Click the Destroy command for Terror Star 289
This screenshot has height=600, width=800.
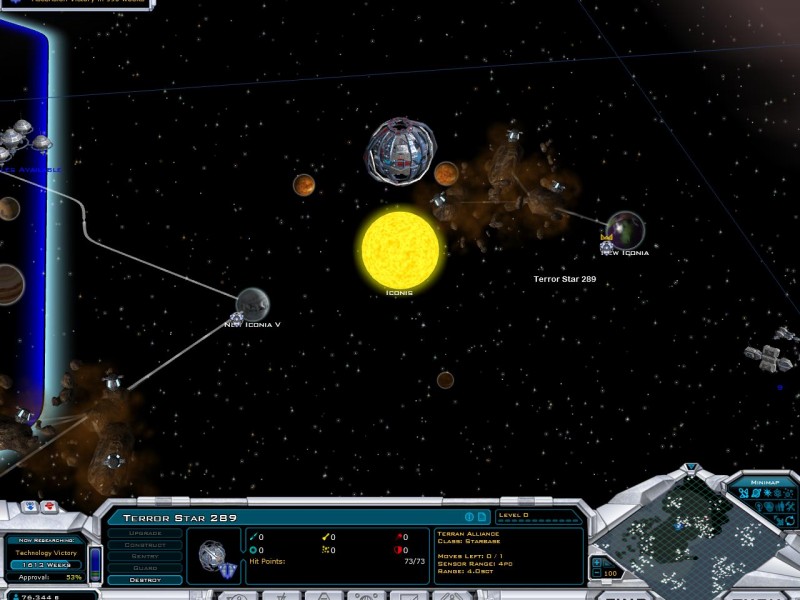click(x=145, y=580)
